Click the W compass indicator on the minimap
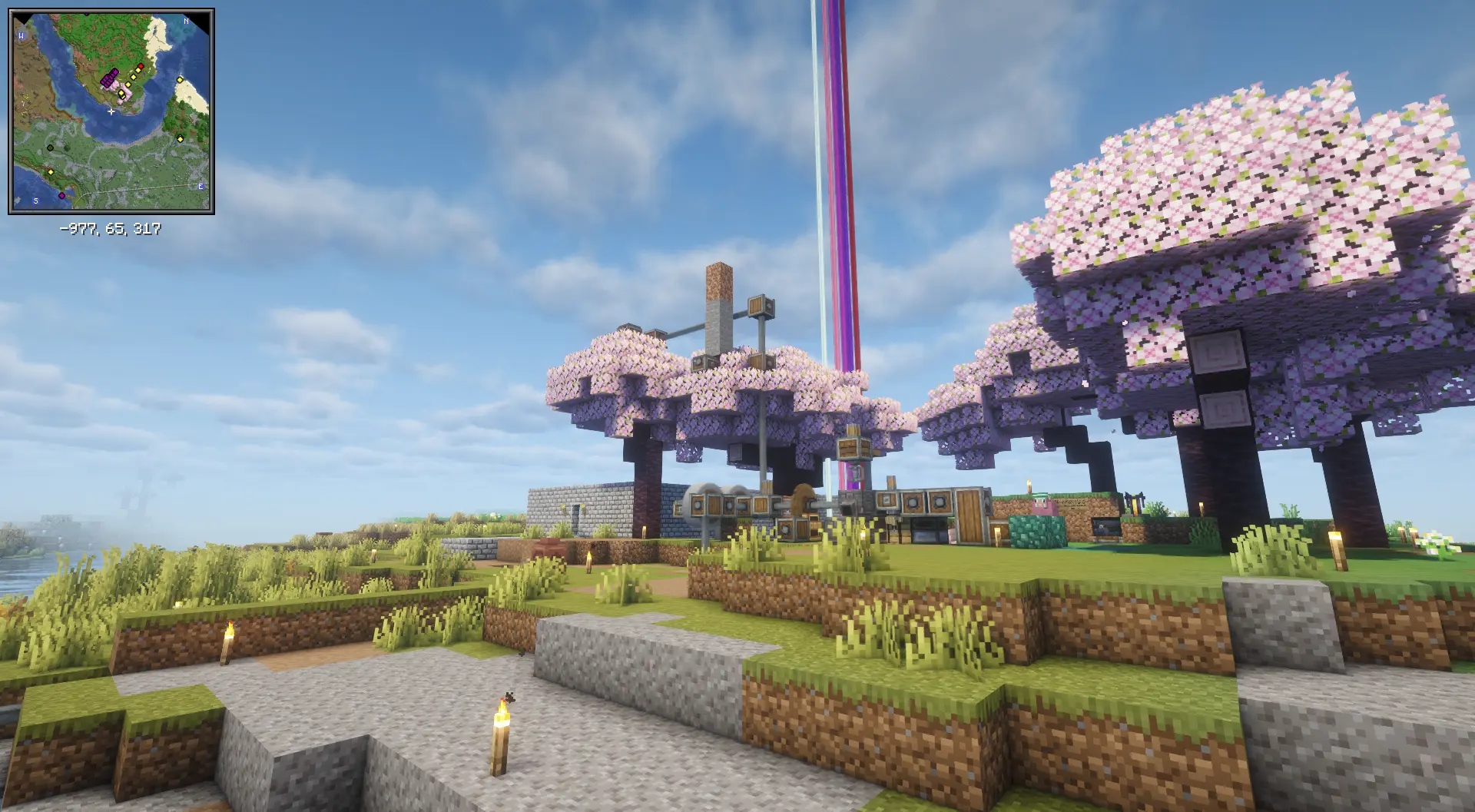1475x812 pixels. pos(22,36)
